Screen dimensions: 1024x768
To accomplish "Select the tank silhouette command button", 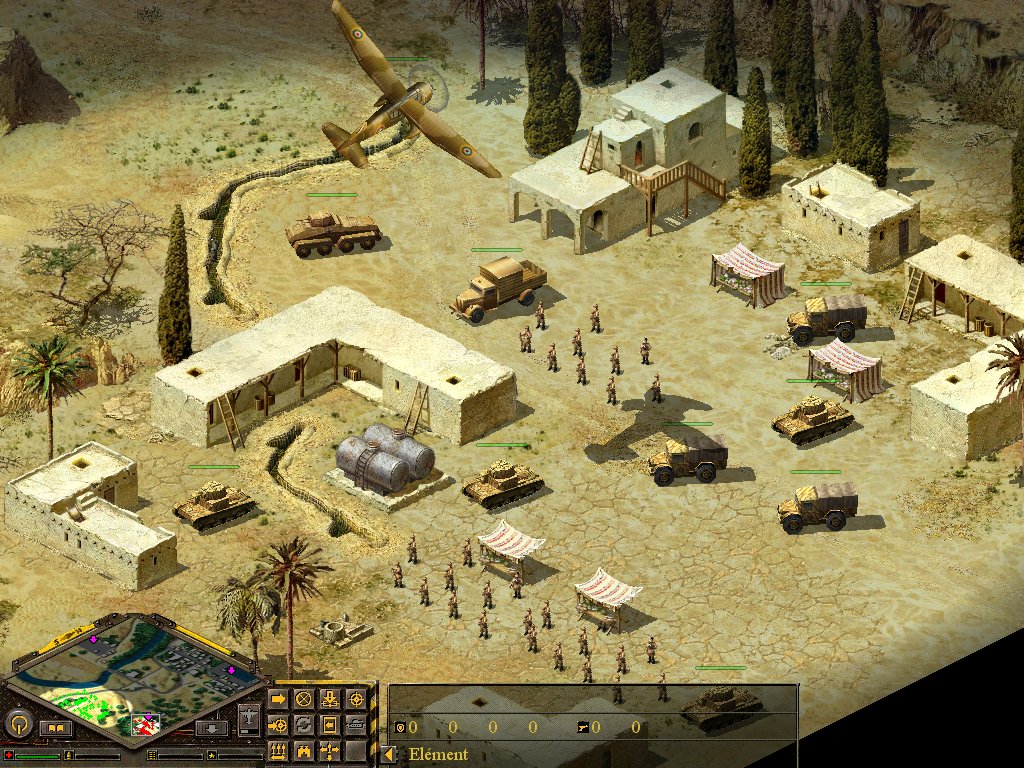I will click(356, 724).
